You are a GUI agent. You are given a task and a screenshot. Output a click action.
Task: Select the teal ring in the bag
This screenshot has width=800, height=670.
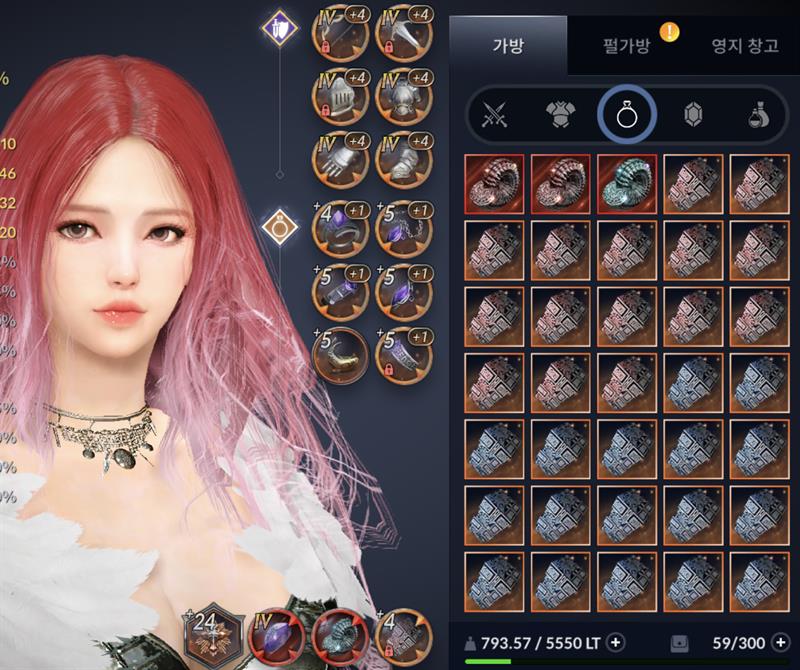pyautogui.click(x=627, y=184)
